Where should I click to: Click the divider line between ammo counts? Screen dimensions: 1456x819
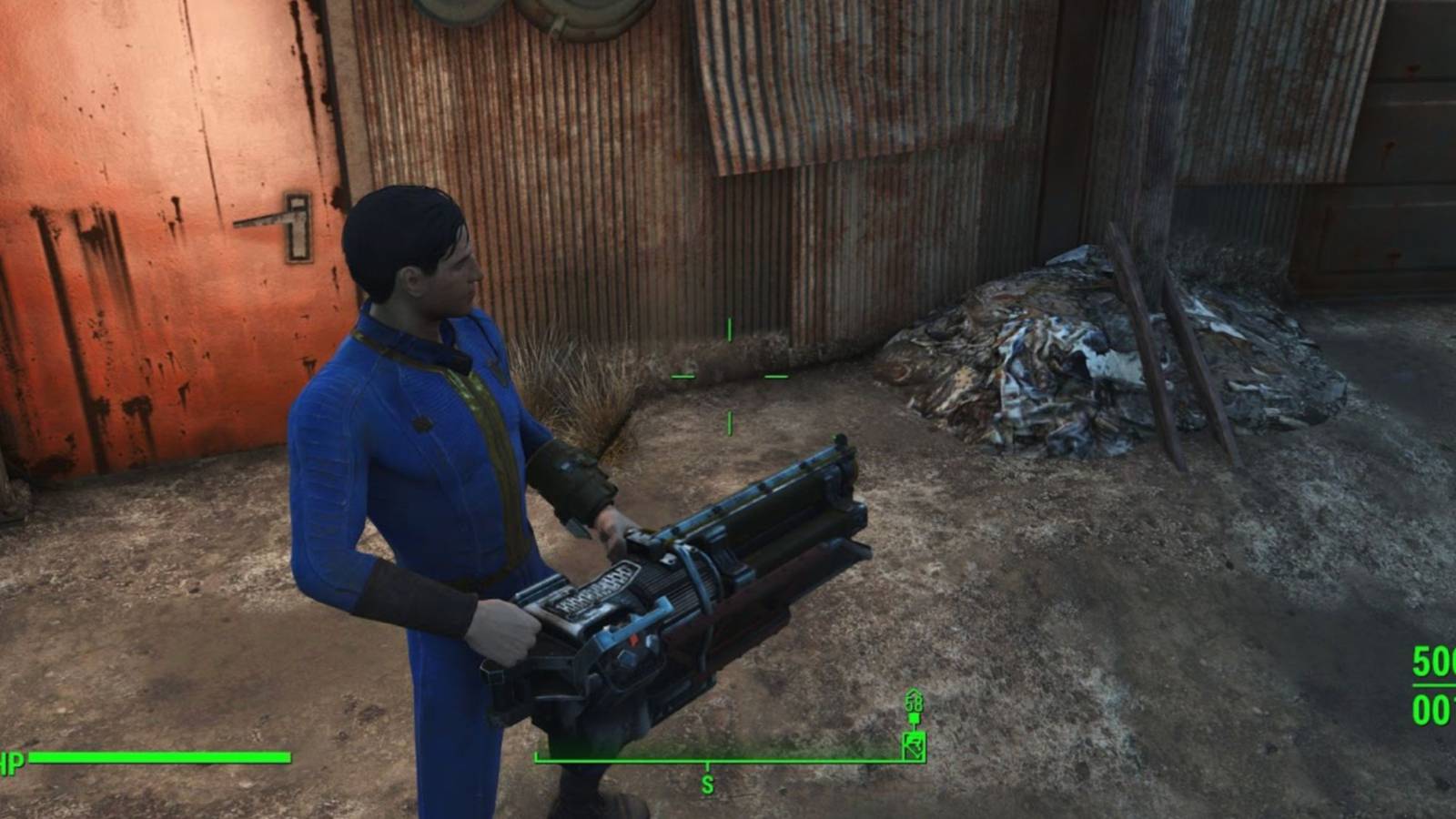pyautogui.click(x=1433, y=684)
